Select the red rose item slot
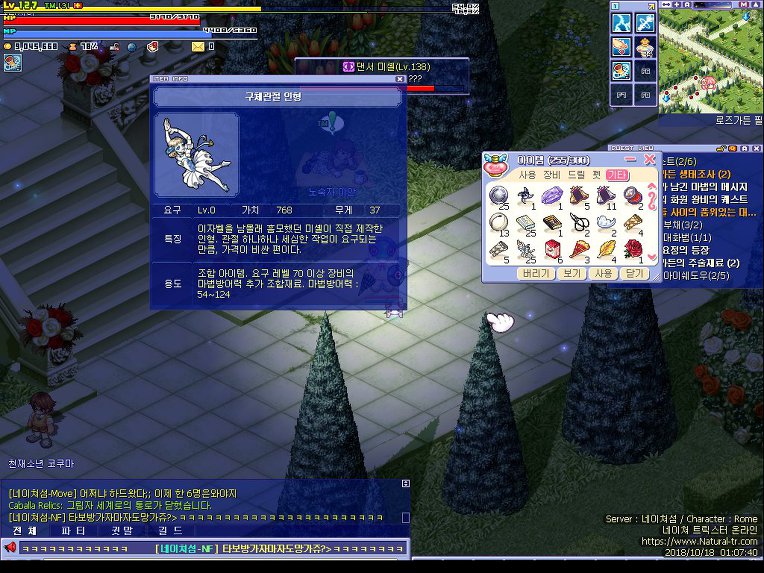The width and height of the screenshot is (764, 573). click(632, 247)
